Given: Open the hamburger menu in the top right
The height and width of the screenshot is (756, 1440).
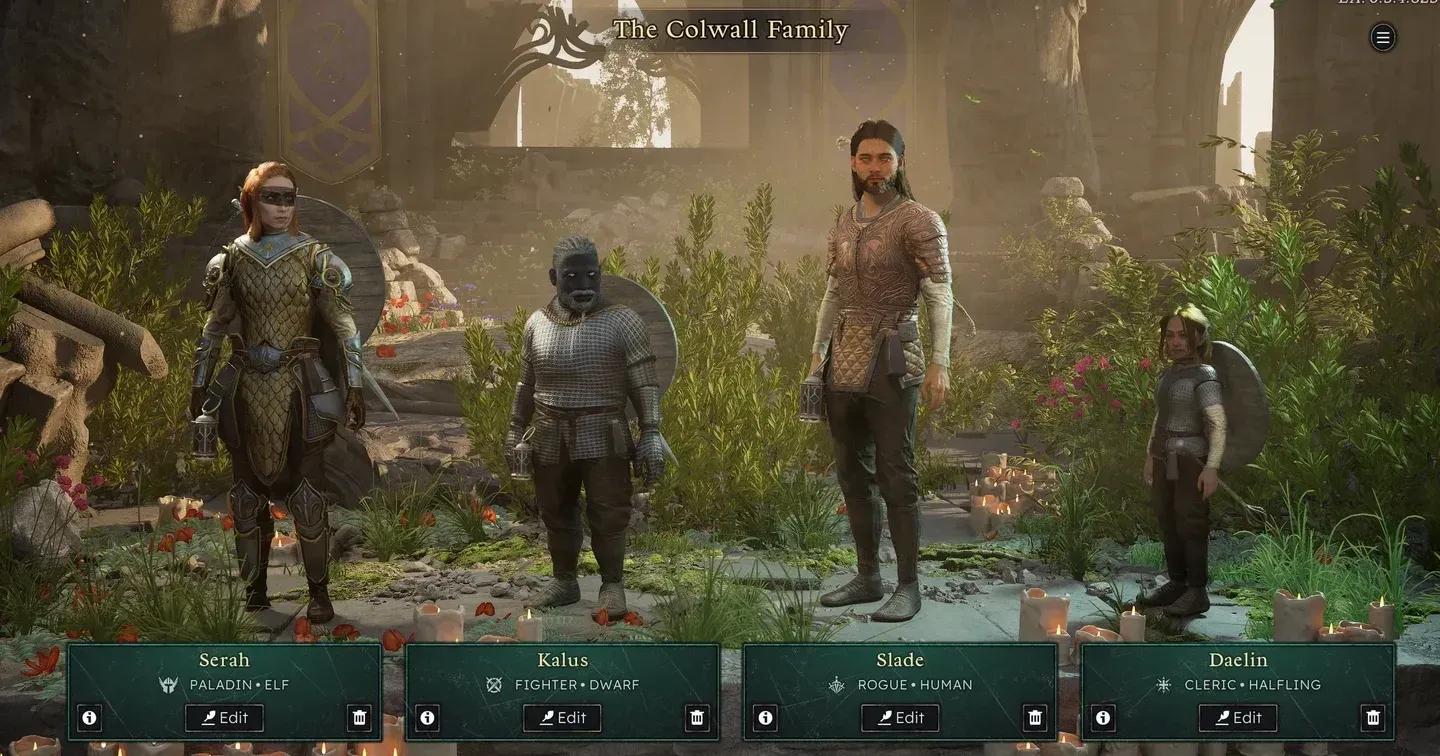Looking at the screenshot, I should (1382, 38).
